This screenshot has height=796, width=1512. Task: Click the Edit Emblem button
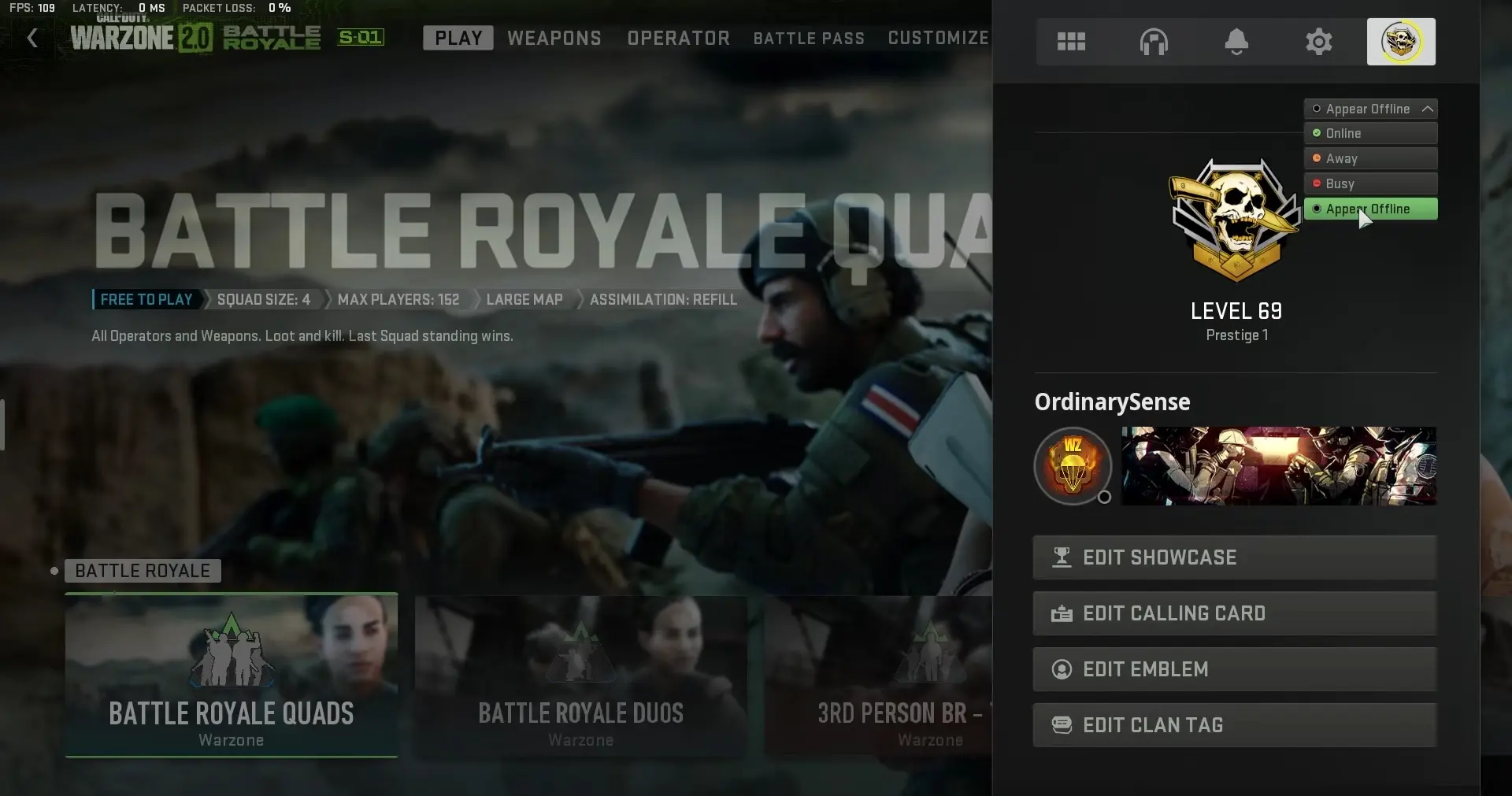point(1235,669)
